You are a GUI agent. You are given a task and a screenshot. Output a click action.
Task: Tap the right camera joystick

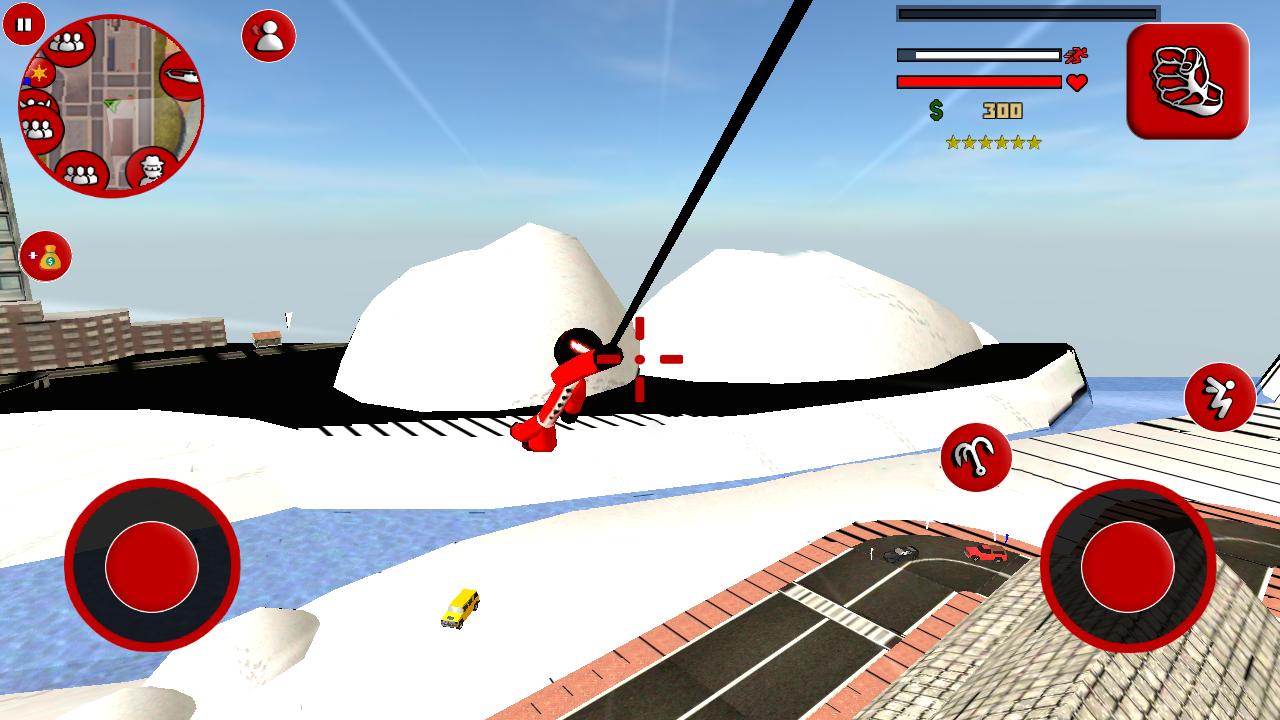(1127, 565)
